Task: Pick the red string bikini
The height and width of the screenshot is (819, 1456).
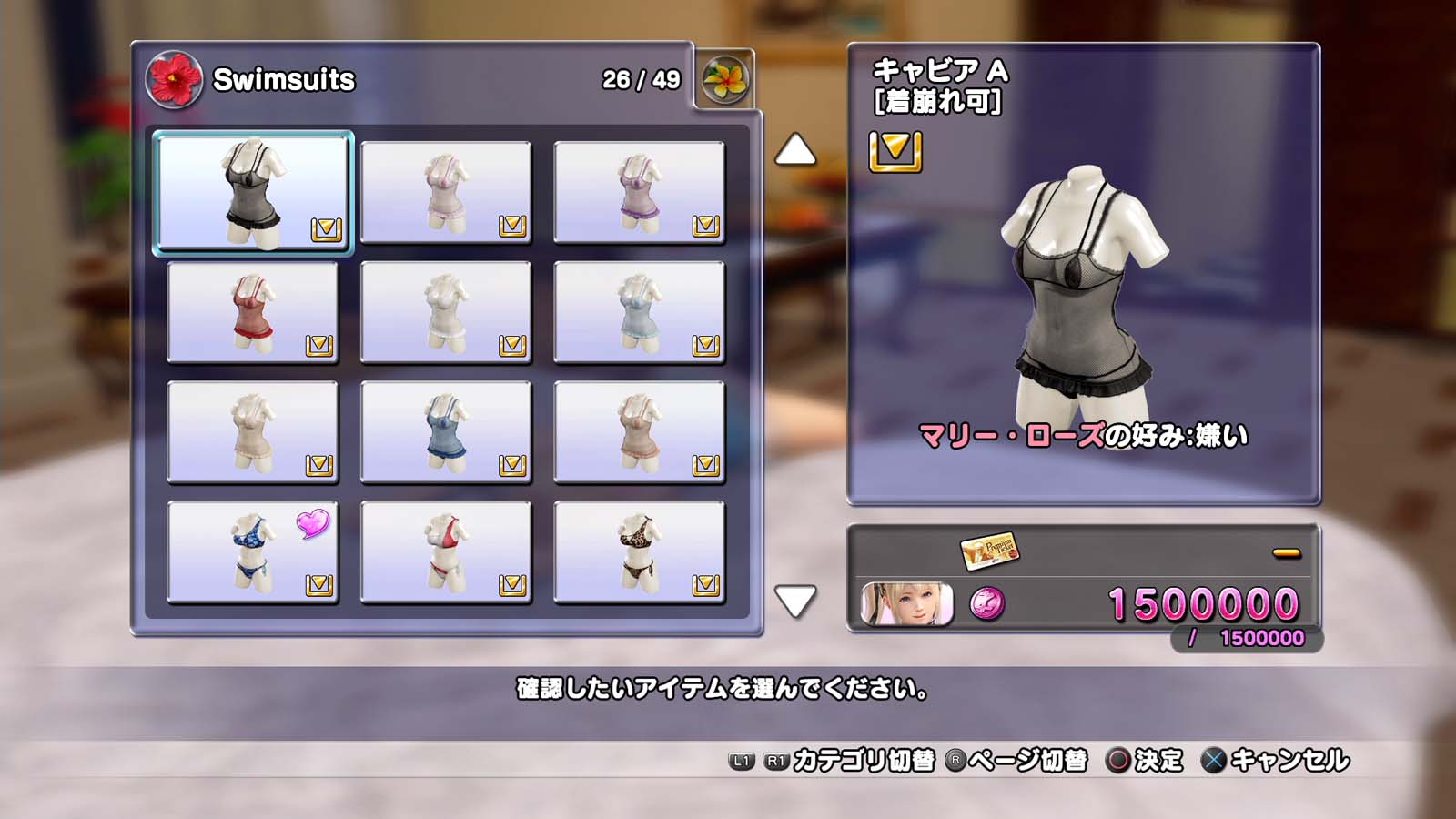Action: coord(446,552)
